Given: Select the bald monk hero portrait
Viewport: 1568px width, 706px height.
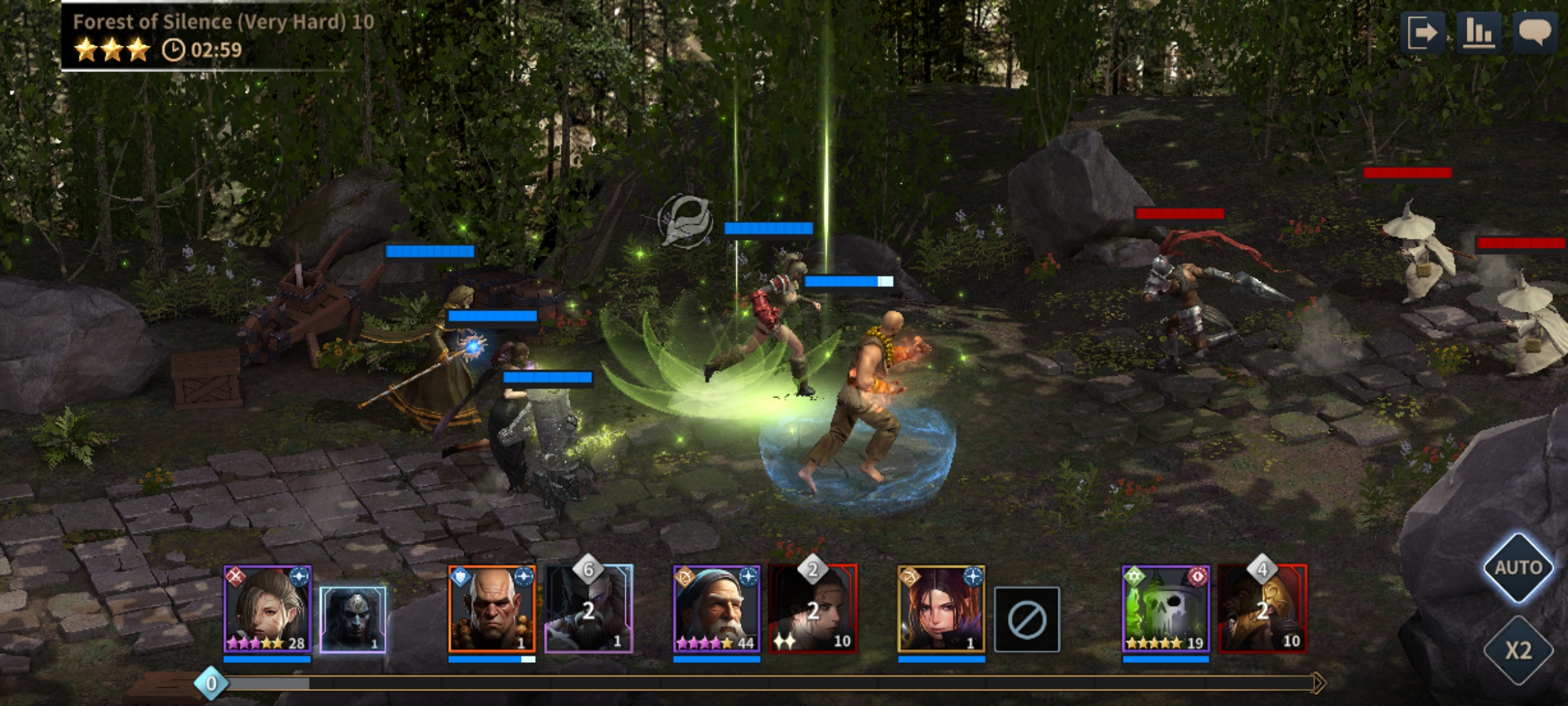Looking at the screenshot, I should 492,609.
